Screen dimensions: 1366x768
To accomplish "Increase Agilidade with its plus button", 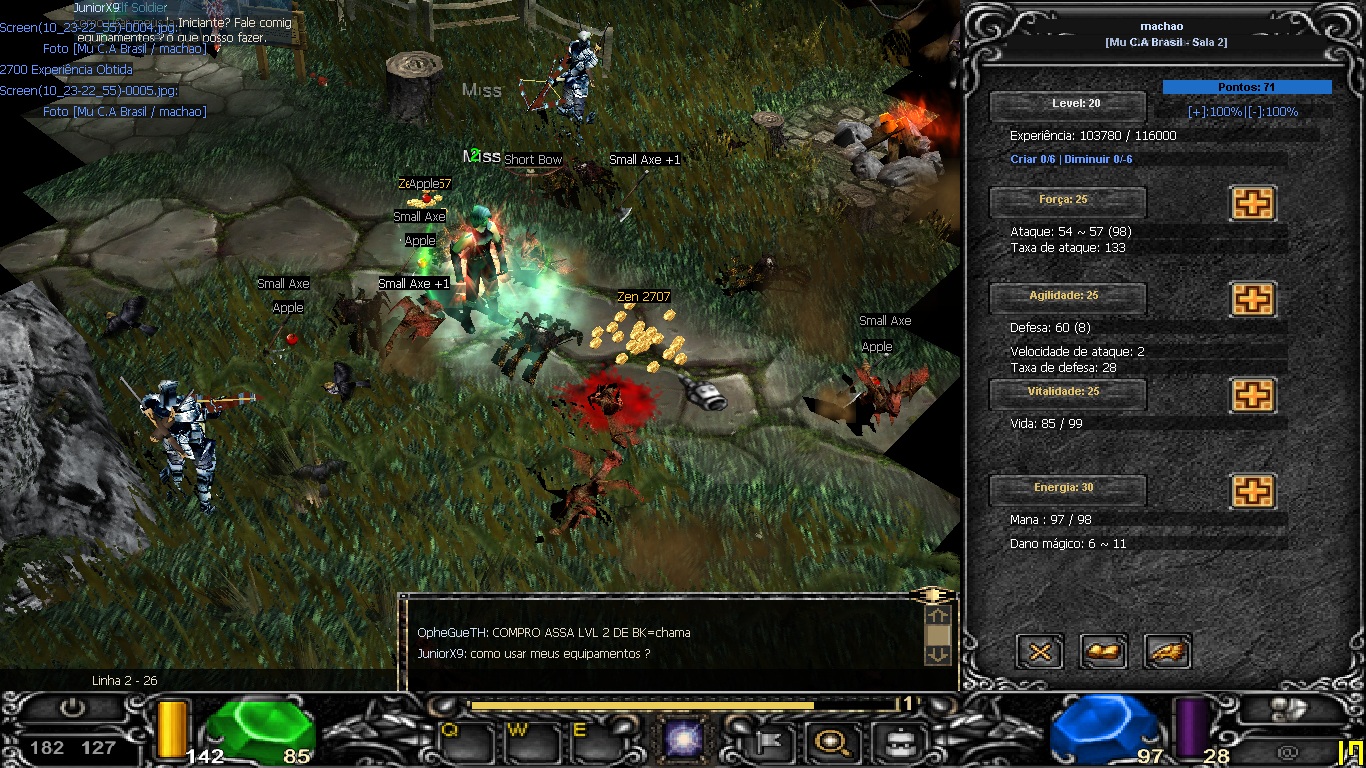I will 1252,299.
